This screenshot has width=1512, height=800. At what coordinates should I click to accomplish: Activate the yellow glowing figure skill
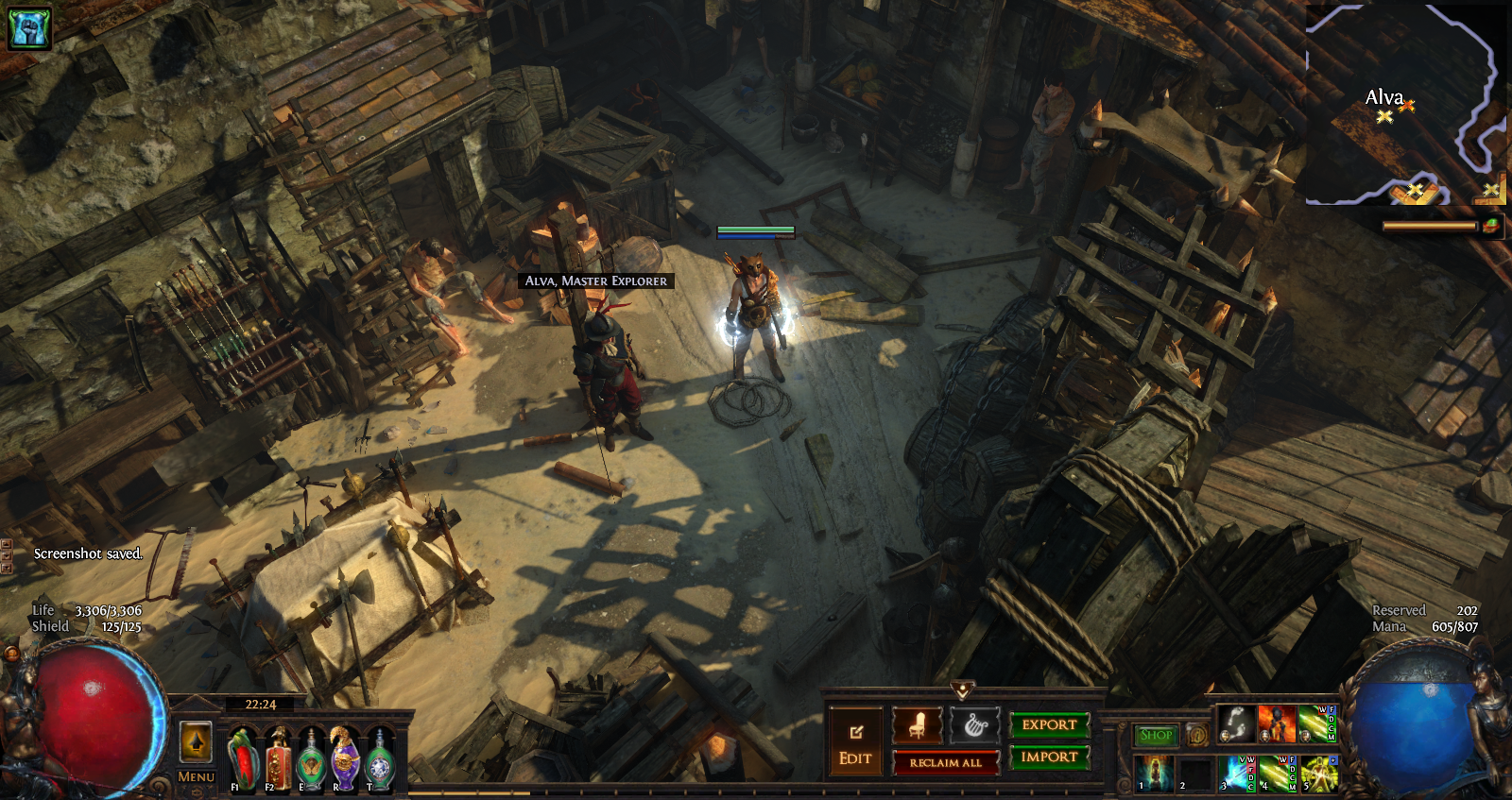point(1318,773)
